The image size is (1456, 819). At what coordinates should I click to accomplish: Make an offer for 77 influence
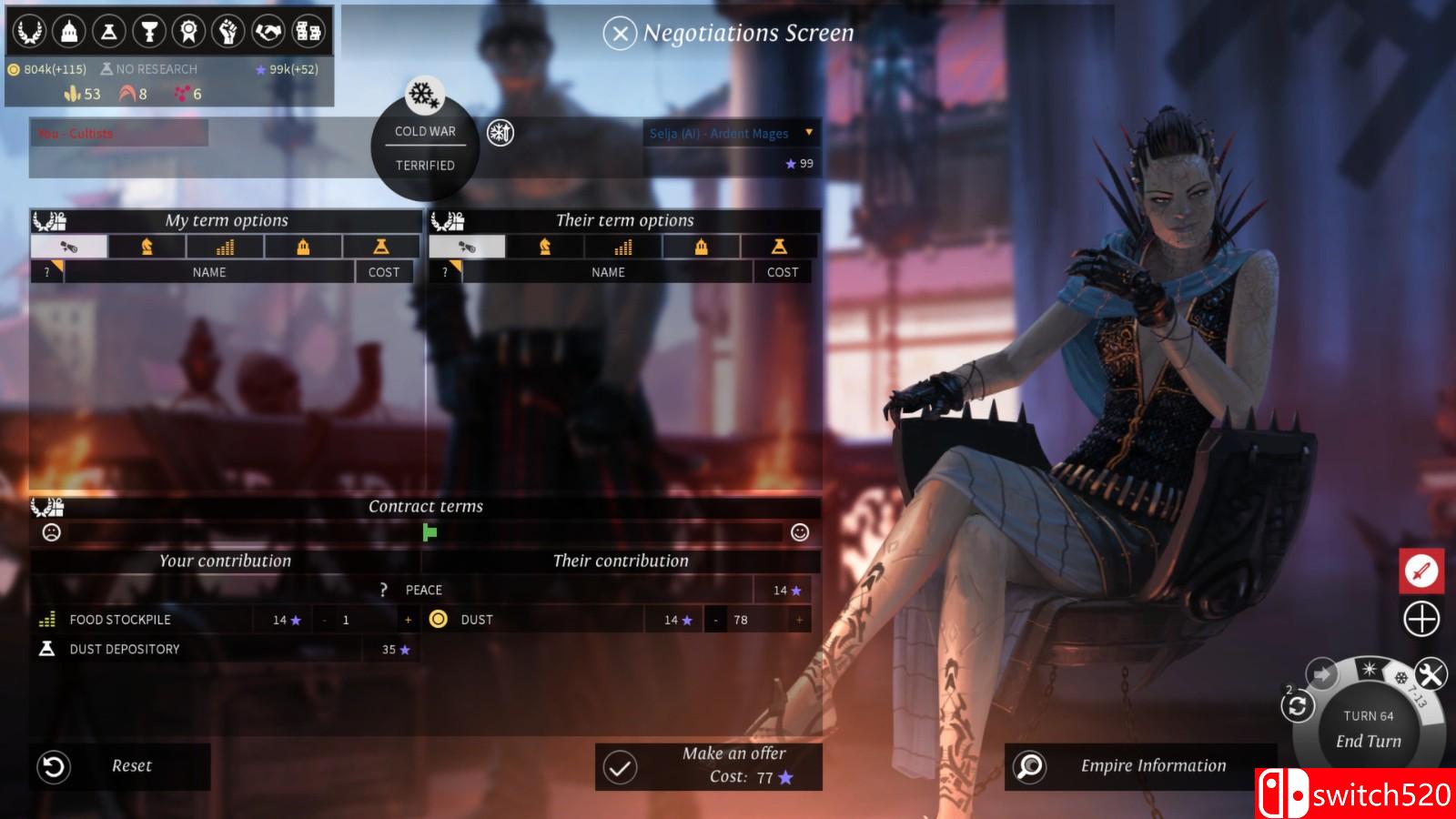click(709, 766)
